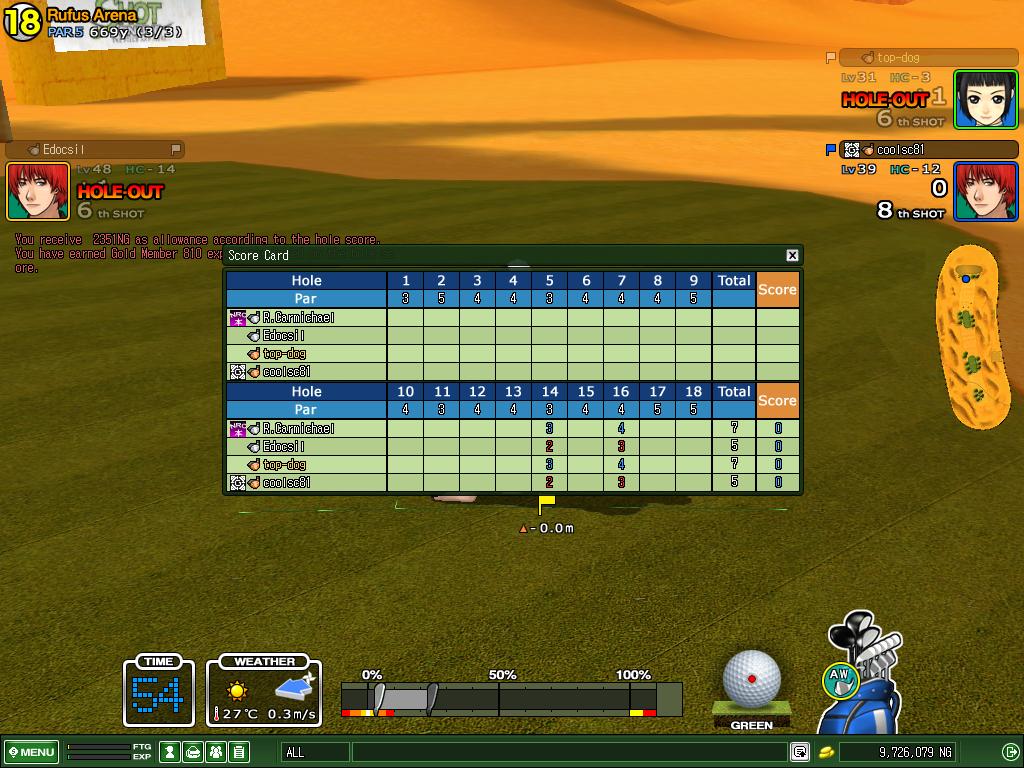Select coolsc81's player portrait

986,191
